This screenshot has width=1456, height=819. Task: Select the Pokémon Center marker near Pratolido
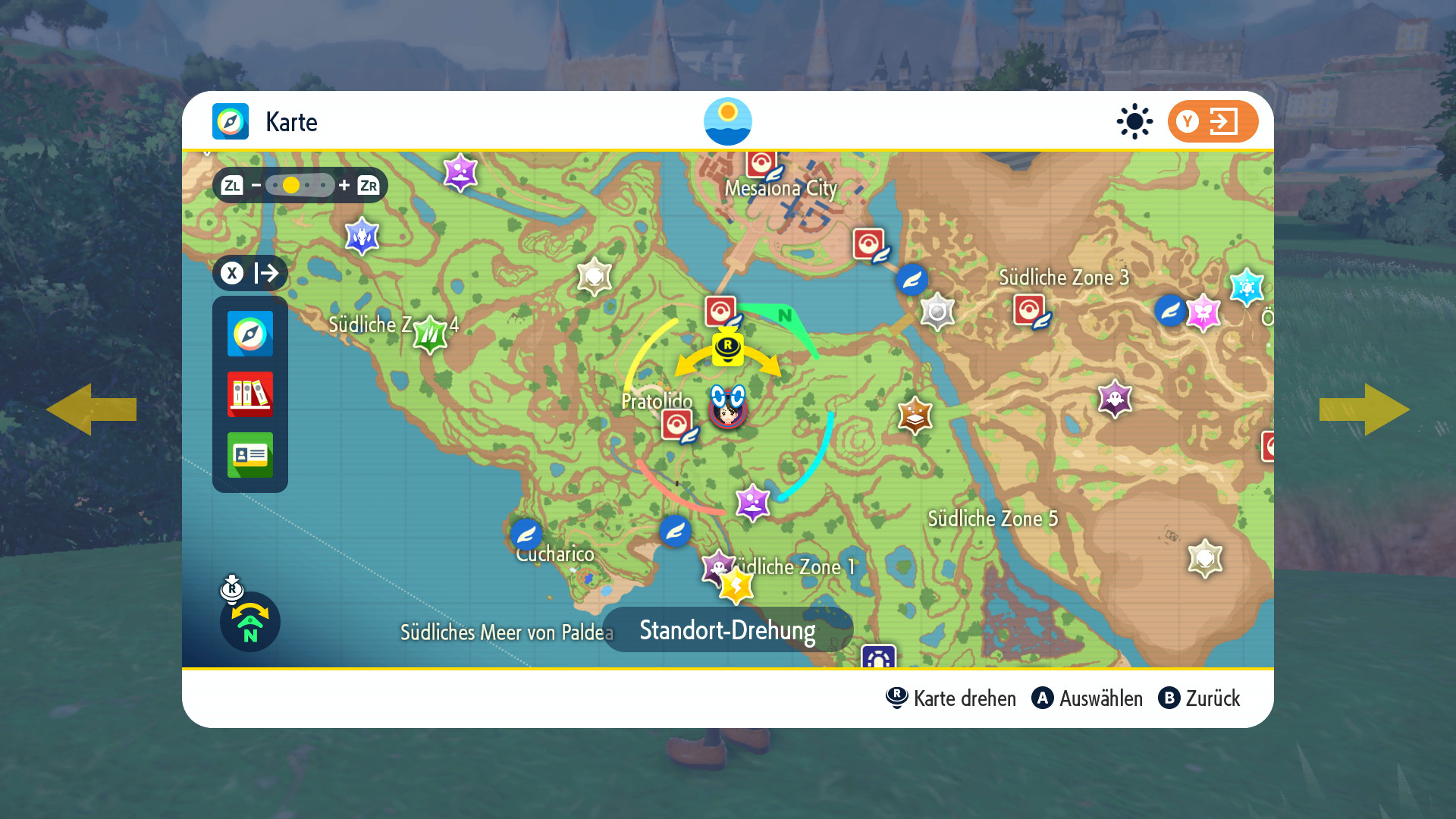677,425
